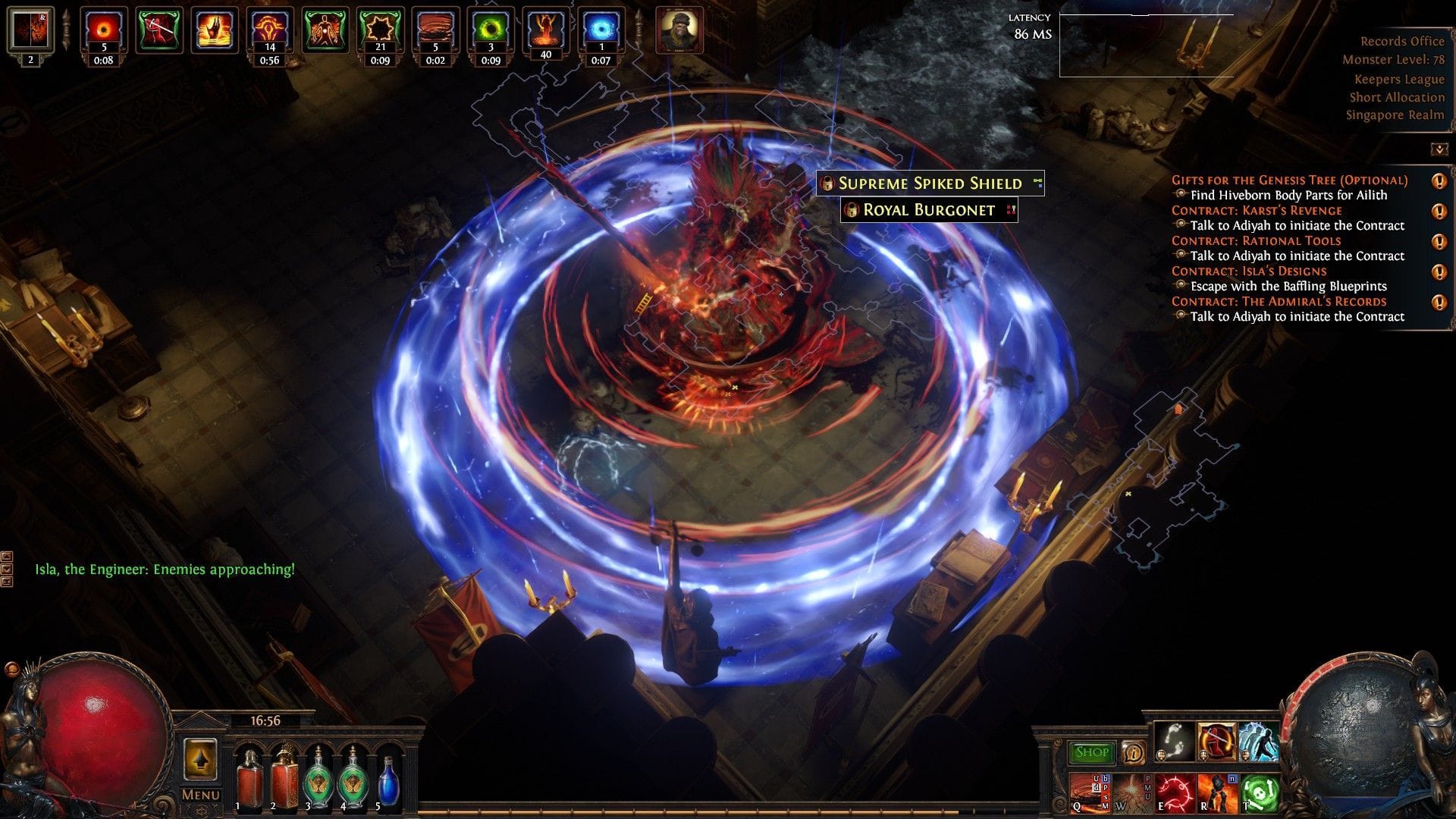
Task: Open the Menu at the bottom left
Action: [199, 795]
